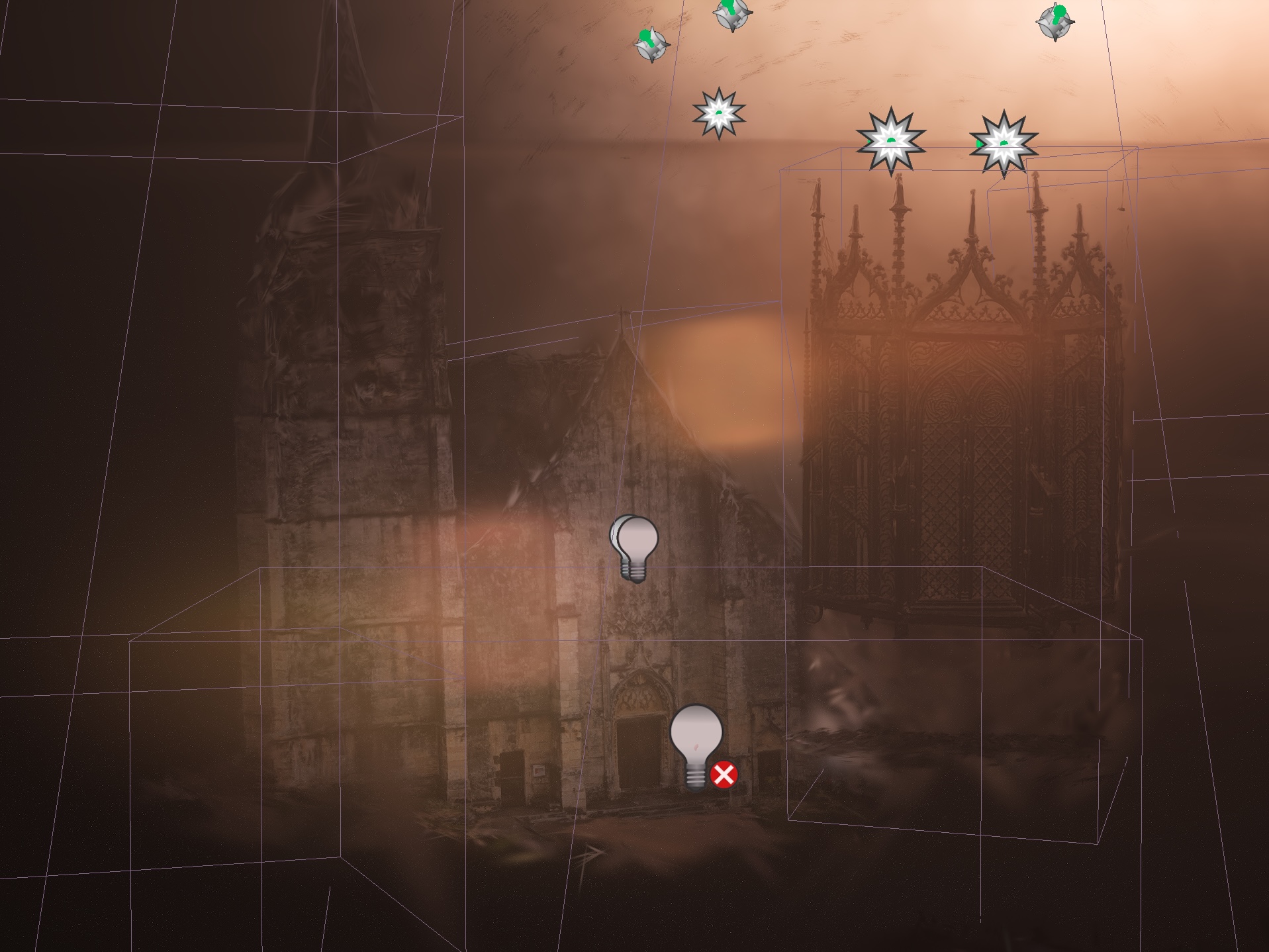Select the overlapping pair of light bulb icons
This screenshot has width=1269, height=952.
pos(634,546)
